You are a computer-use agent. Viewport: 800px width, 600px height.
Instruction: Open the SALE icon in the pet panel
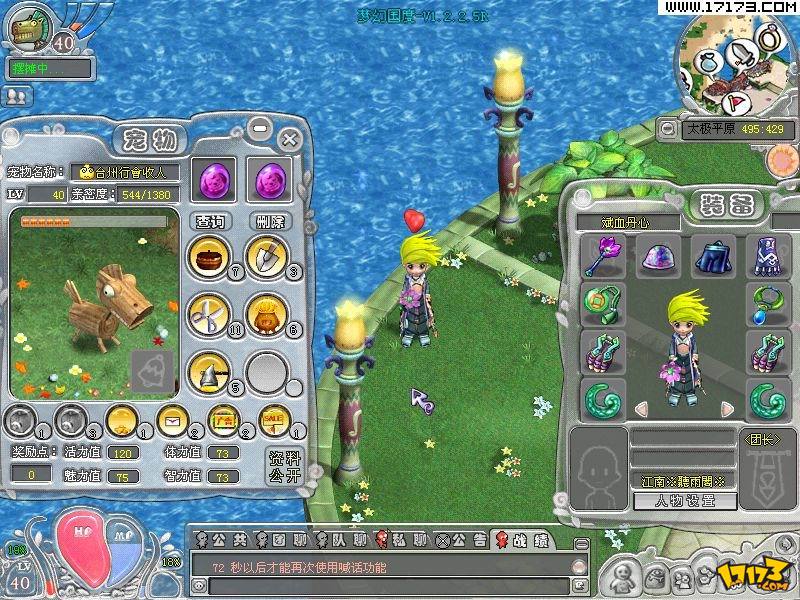pyautogui.click(x=272, y=420)
